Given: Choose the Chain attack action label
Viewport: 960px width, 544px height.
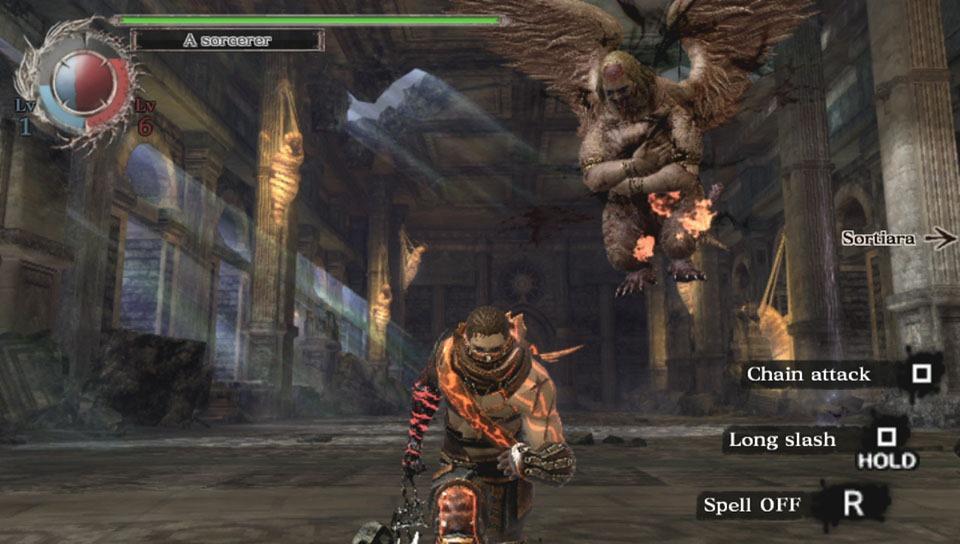Looking at the screenshot, I should 809,374.
